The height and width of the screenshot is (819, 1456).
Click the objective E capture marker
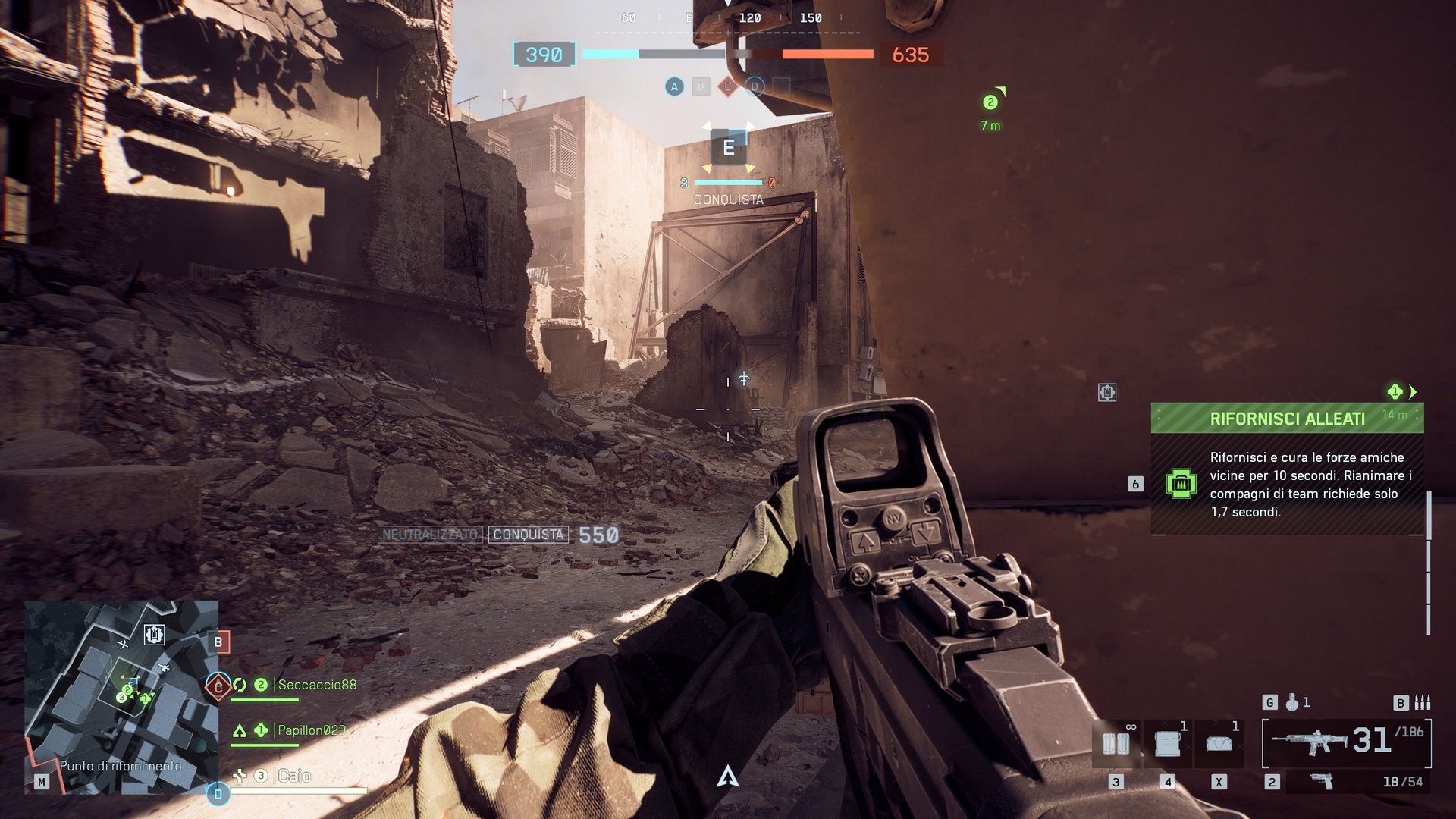coord(728,148)
